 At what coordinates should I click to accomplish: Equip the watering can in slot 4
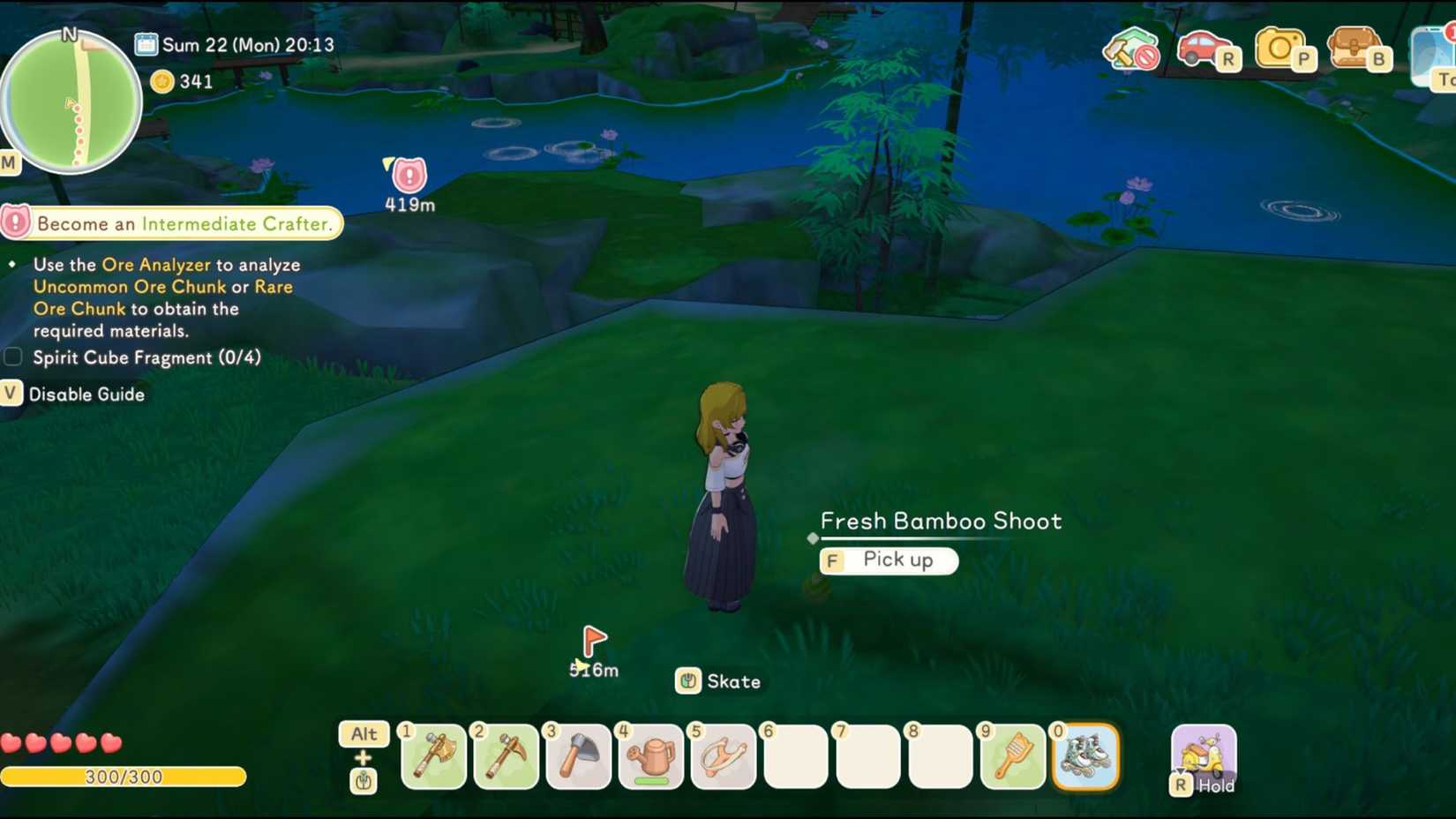pos(651,757)
